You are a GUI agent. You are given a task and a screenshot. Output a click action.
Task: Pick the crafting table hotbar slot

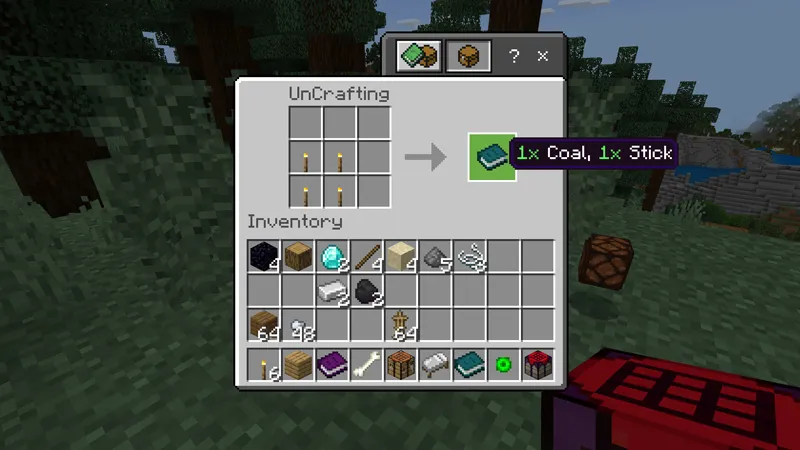click(x=401, y=365)
